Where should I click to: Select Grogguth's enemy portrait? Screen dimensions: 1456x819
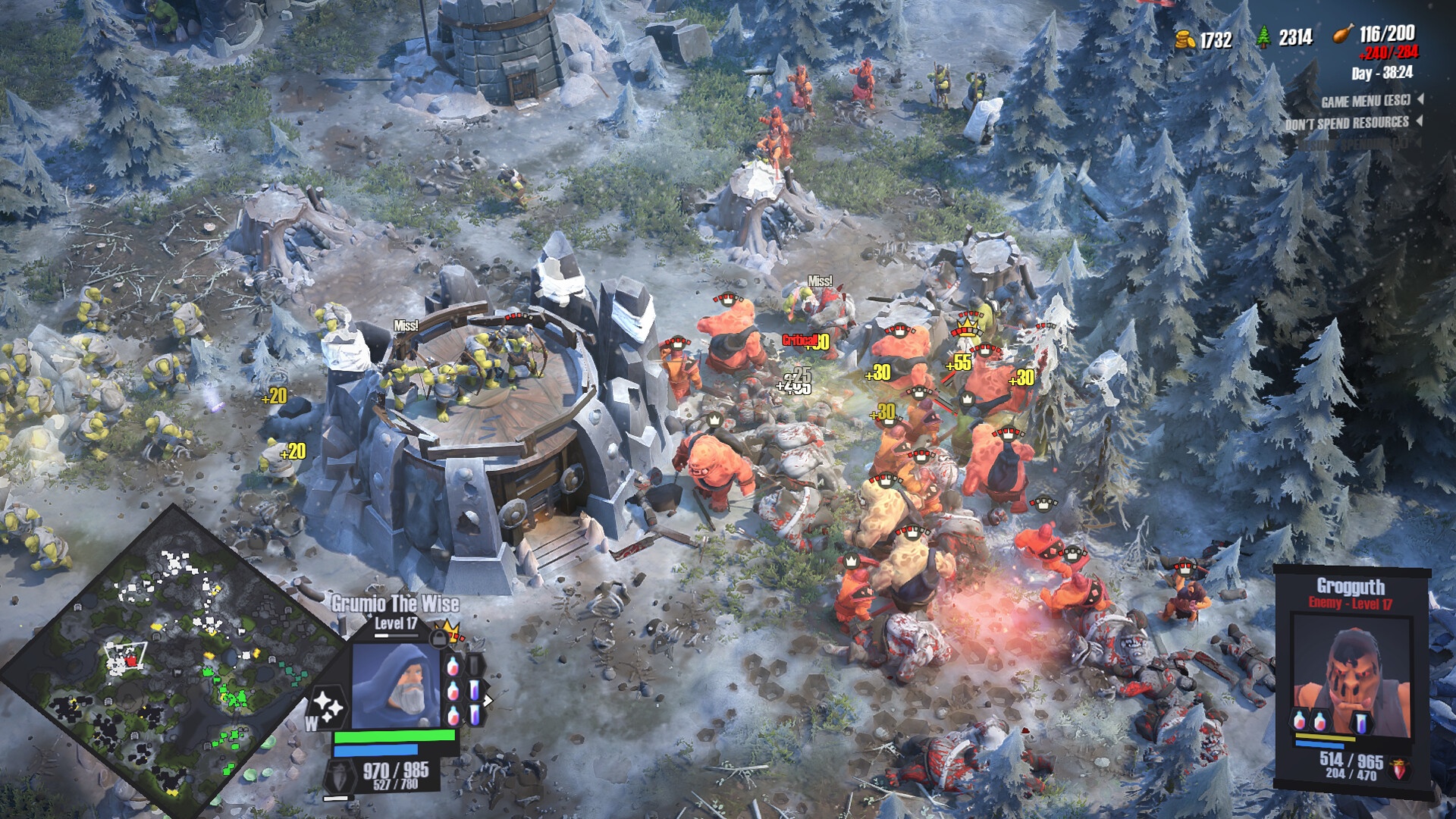point(1351,679)
